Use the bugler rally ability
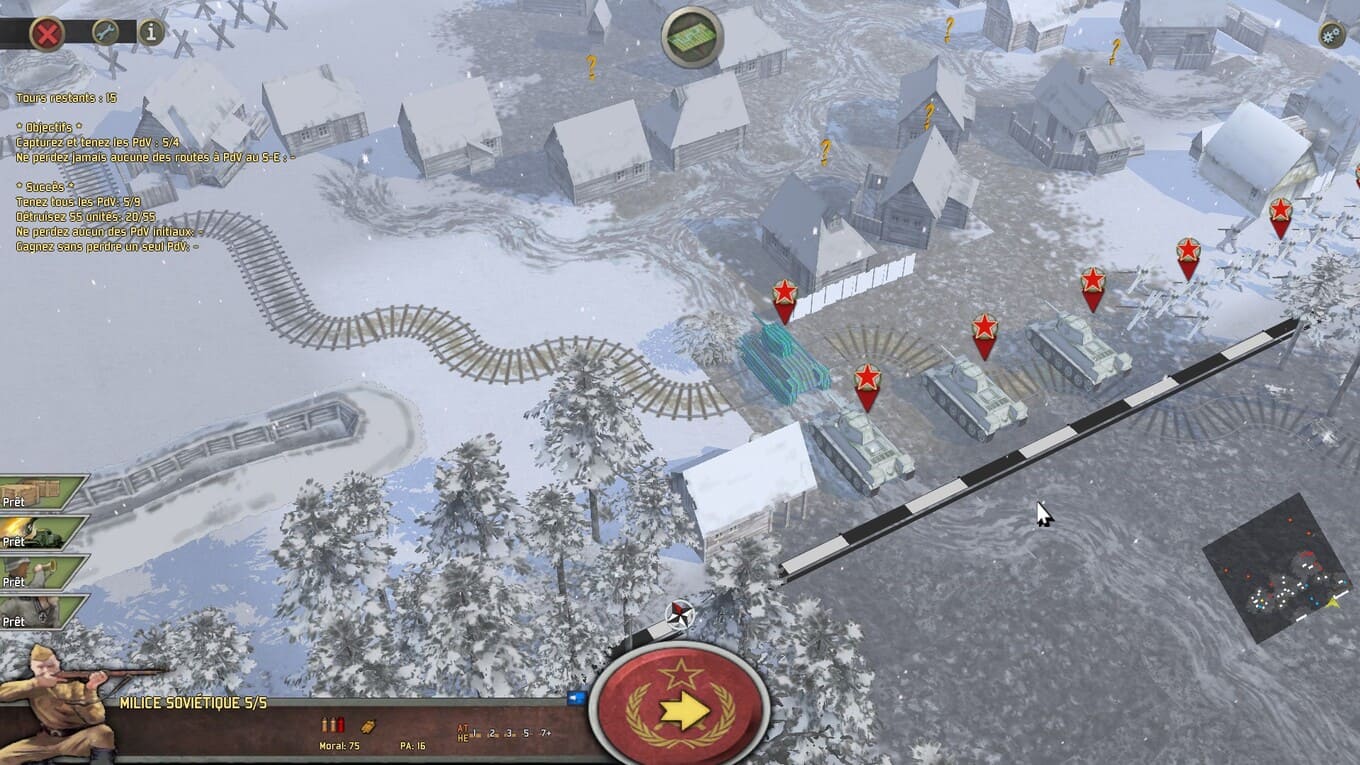The image size is (1360, 765). [44, 573]
